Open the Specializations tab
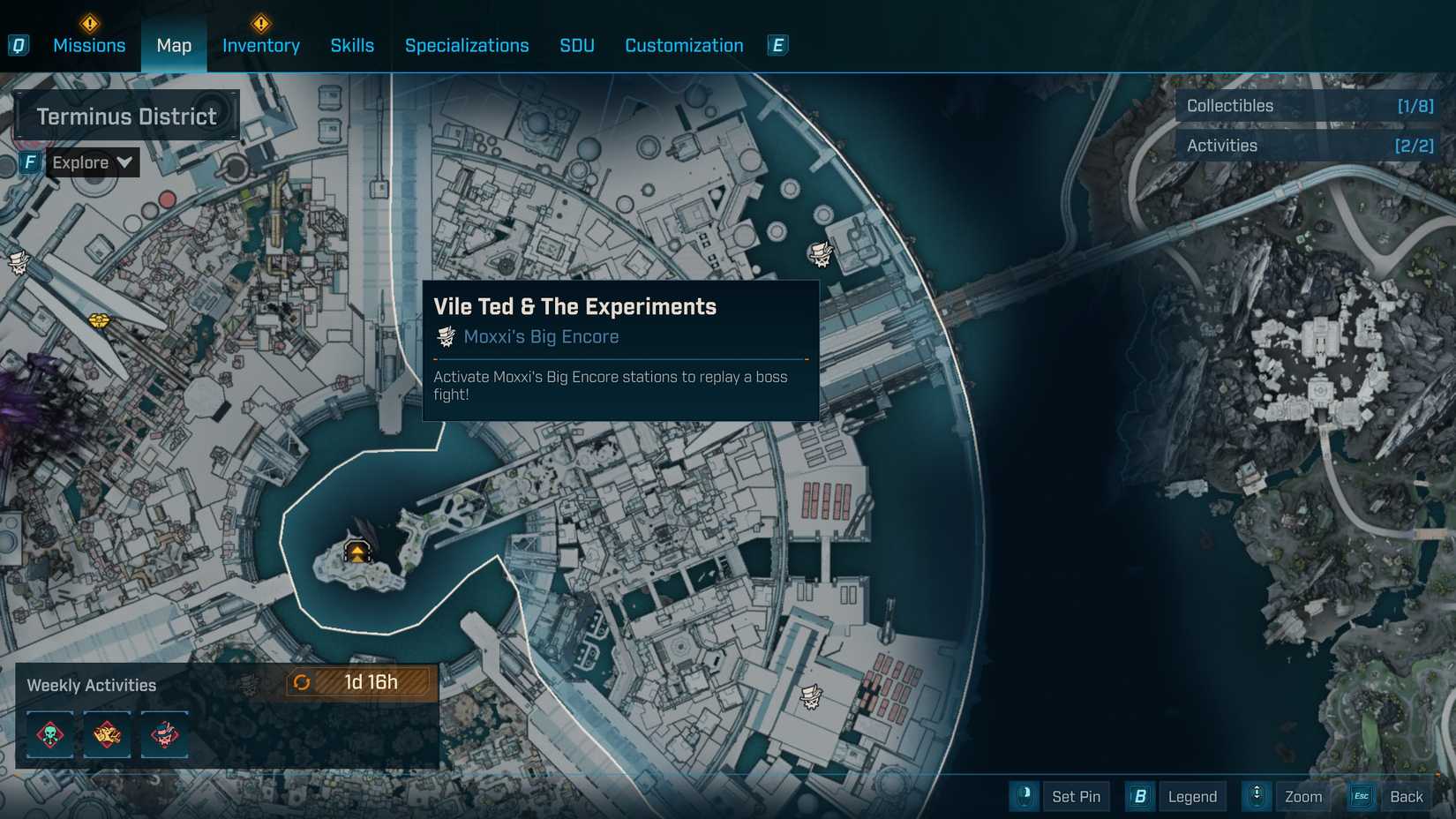Viewport: 1456px width, 819px height. point(467,45)
